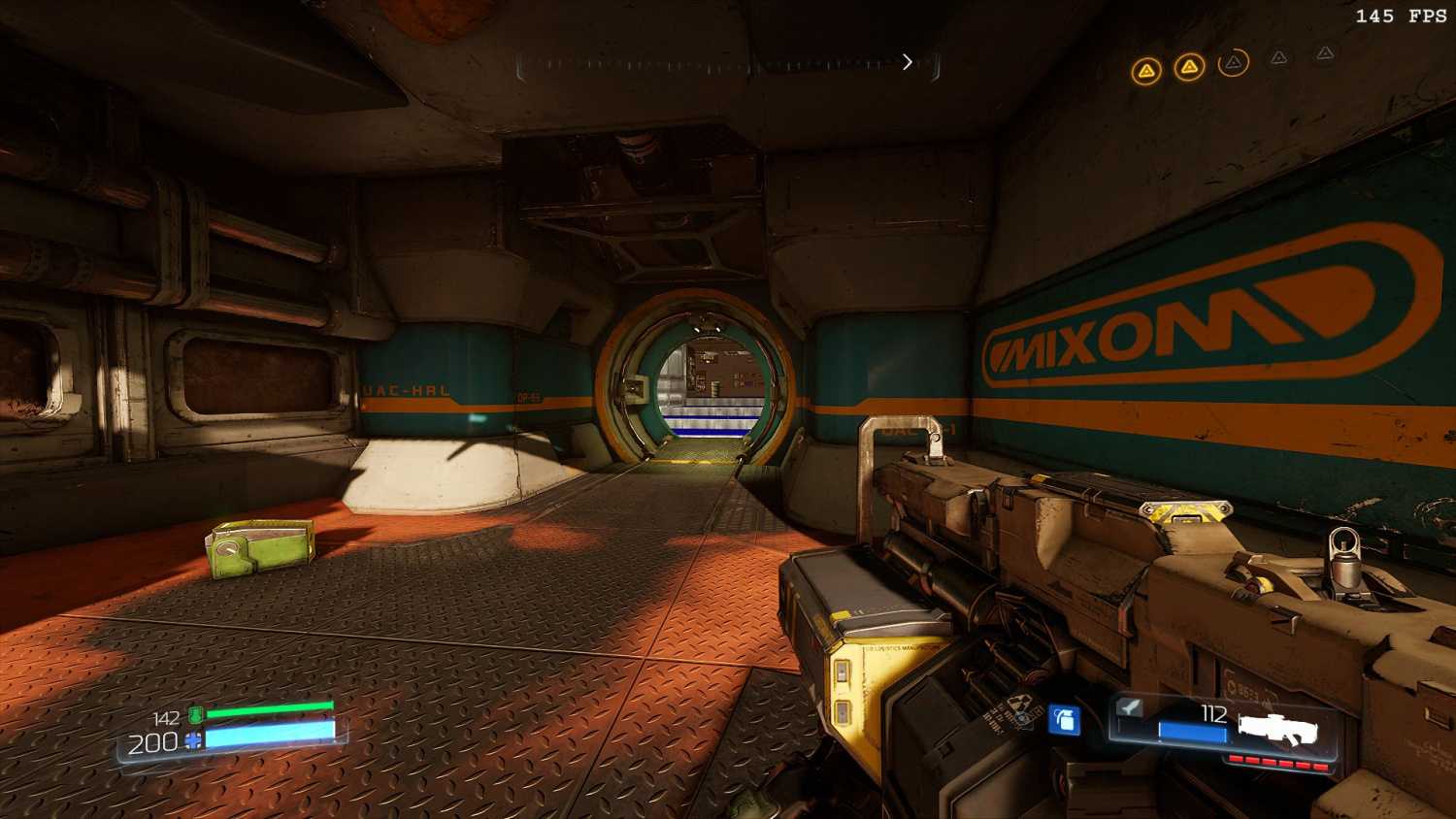Select the grey micro missile weapon mod icon
Viewport: 1456px width, 819px height.
click(x=1129, y=707)
